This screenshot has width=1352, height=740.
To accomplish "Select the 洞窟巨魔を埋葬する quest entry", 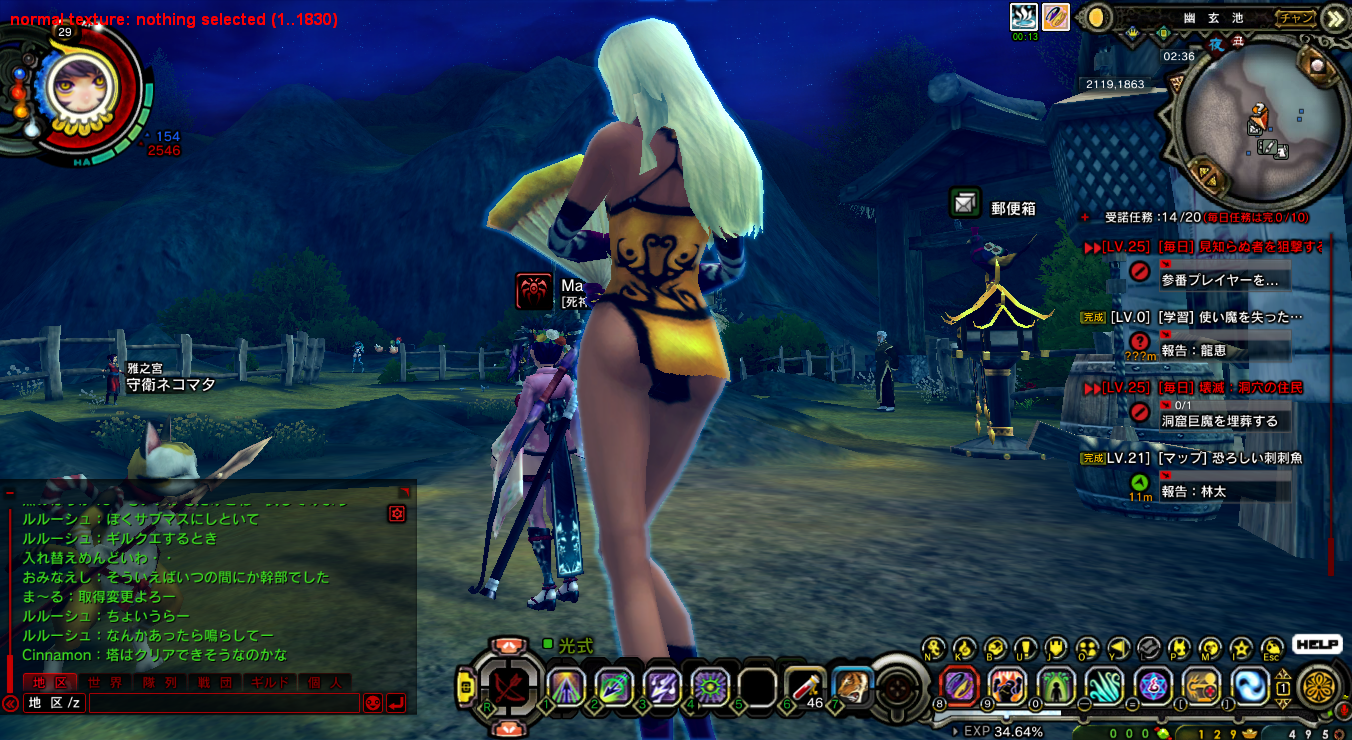I will [1219, 421].
